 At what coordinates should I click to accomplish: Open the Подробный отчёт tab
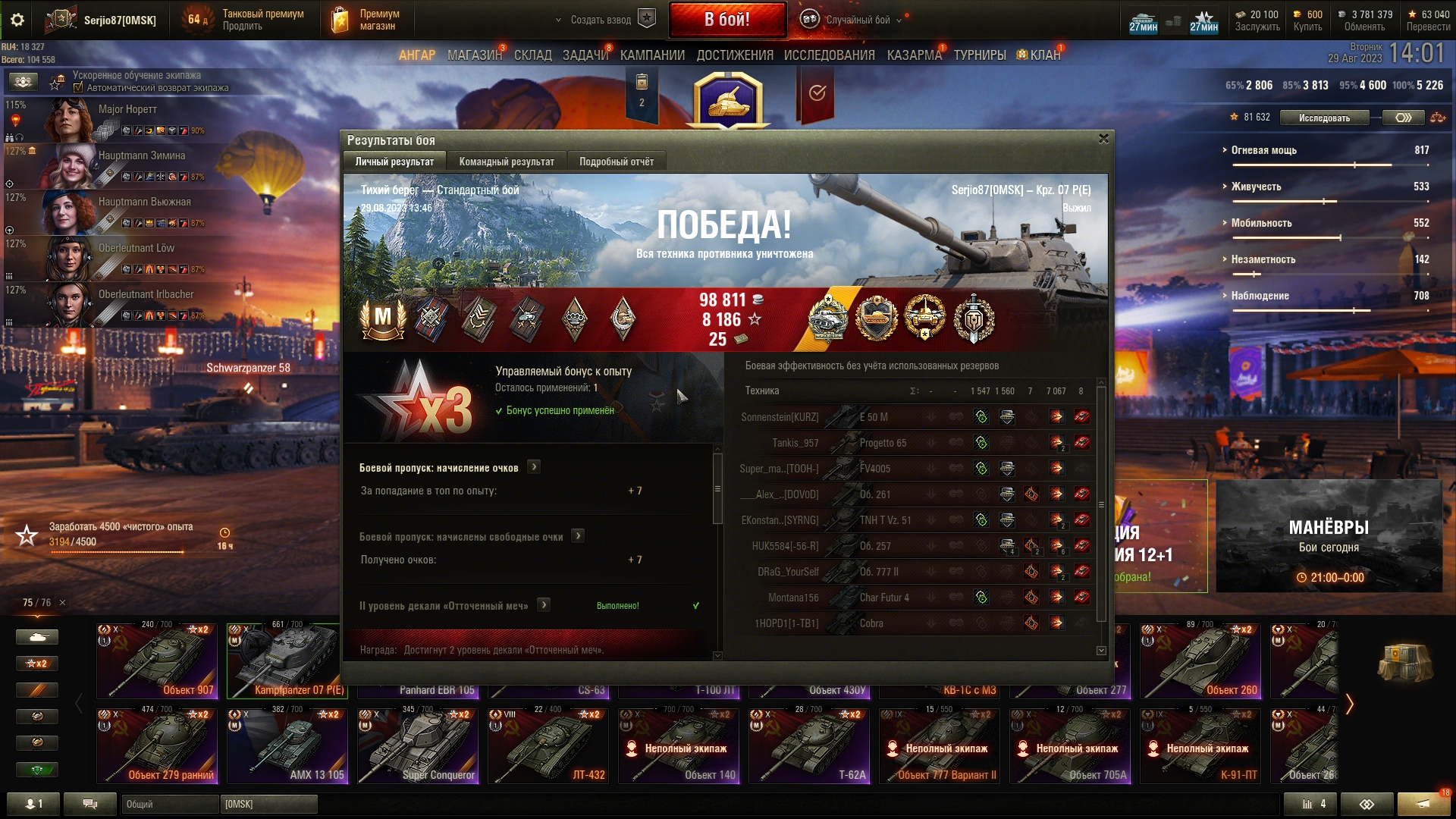tap(617, 162)
